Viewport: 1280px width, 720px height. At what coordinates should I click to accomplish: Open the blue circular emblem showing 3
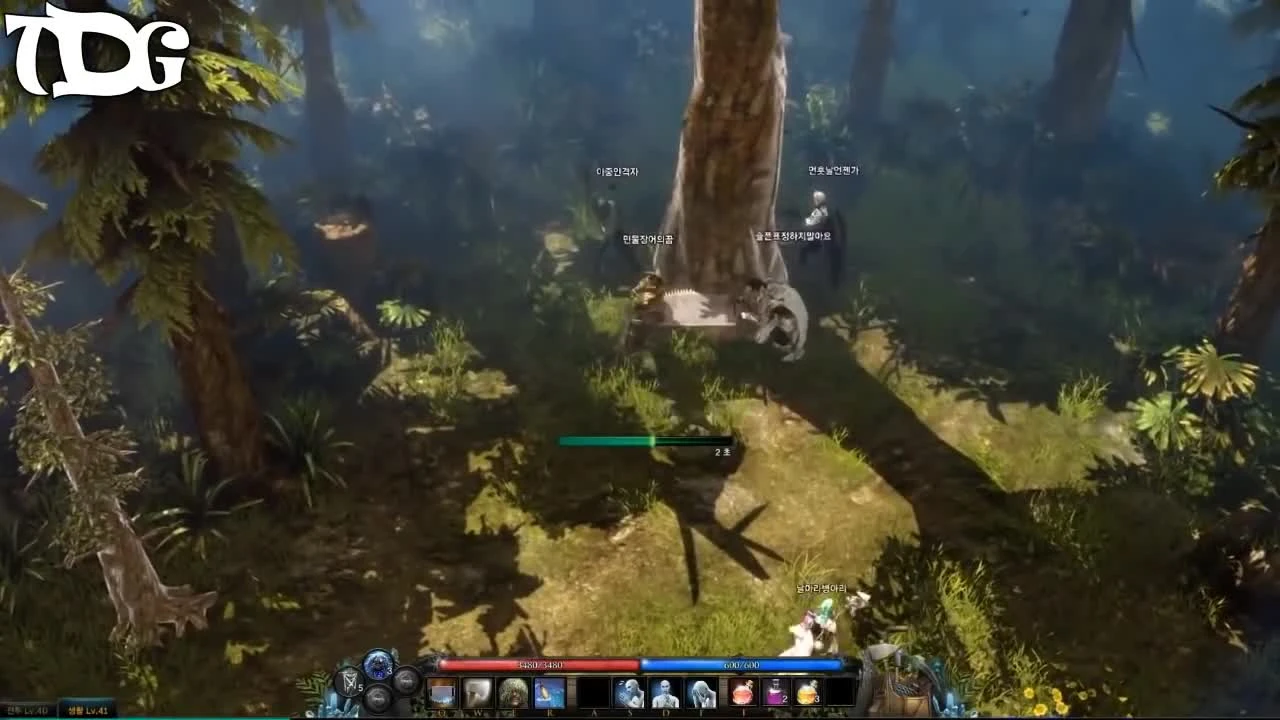377,667
